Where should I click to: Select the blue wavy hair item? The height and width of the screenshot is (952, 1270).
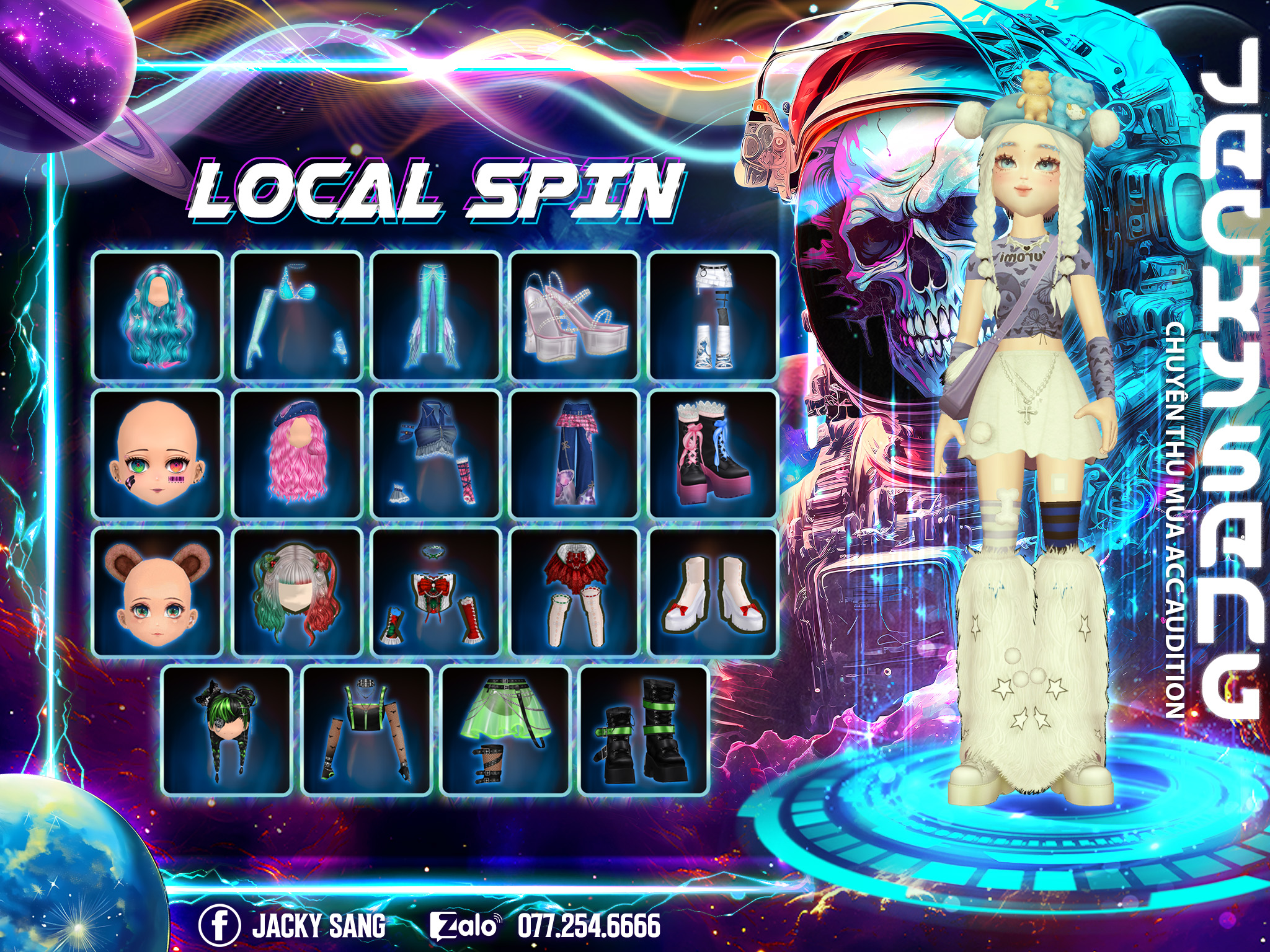click(158, 315)
